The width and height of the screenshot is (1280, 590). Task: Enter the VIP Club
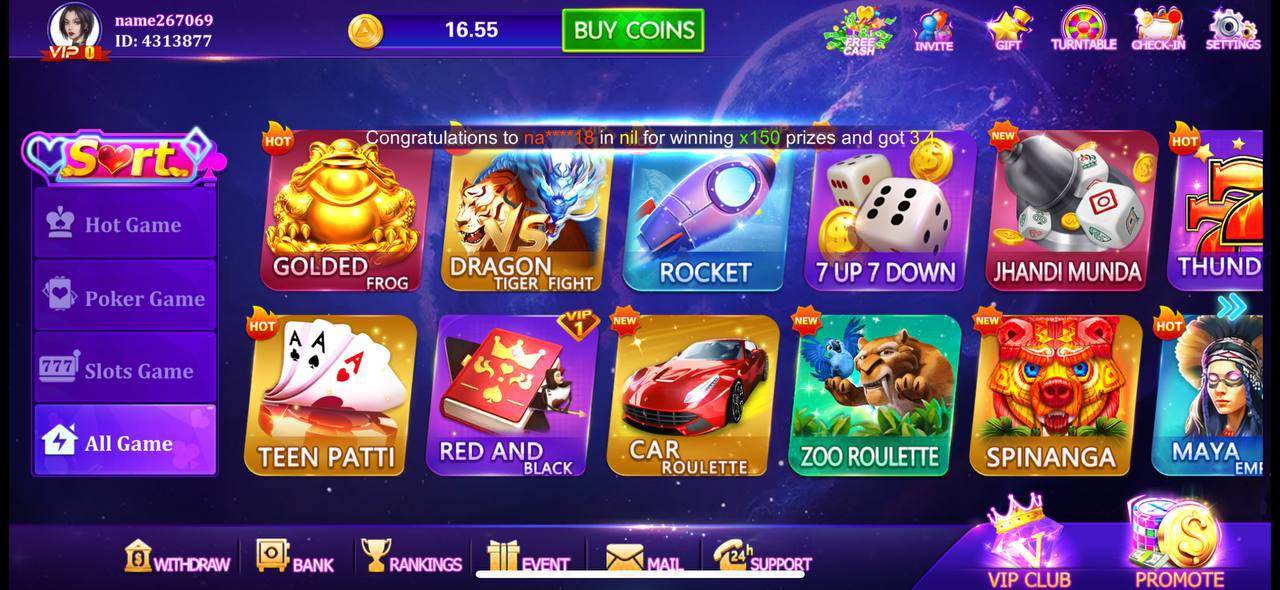pos(1029,545)
